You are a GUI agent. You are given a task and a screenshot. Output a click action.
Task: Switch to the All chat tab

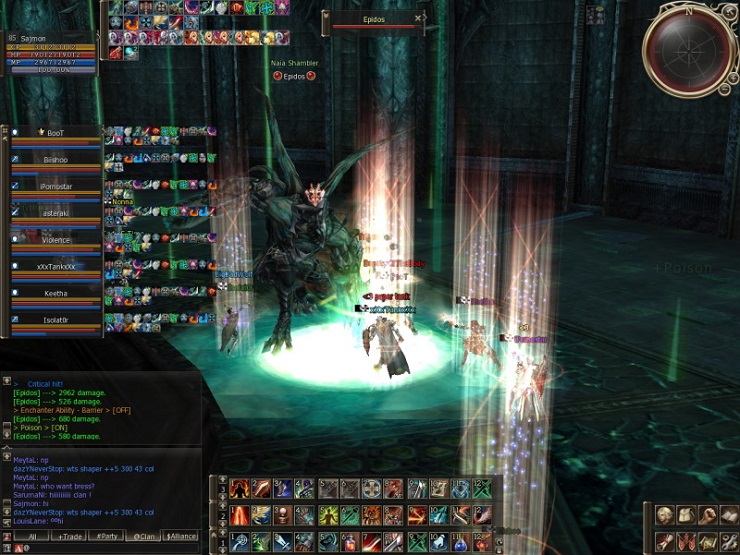point(30,537)
